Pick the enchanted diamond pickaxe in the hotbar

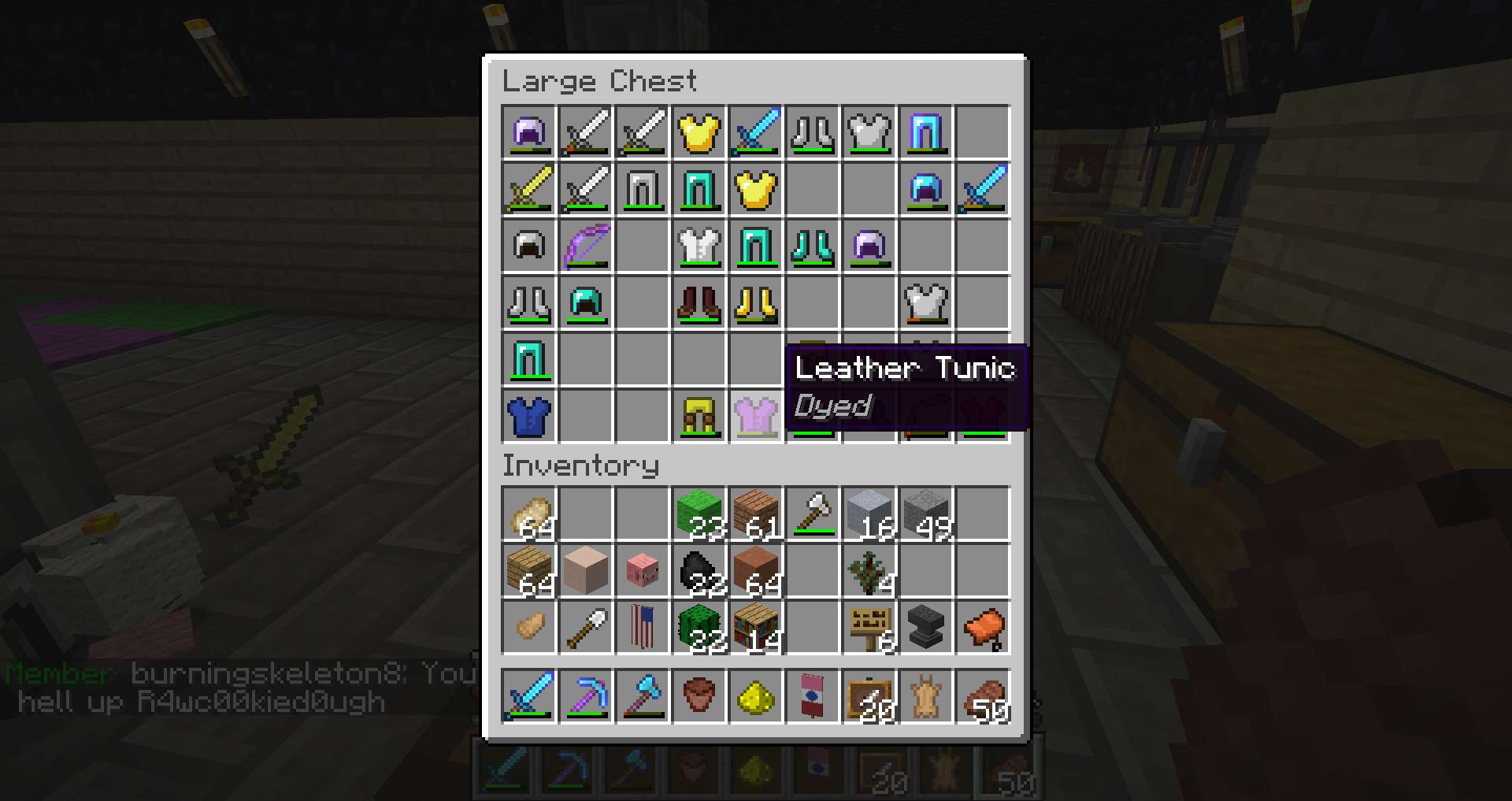(586, 696)
